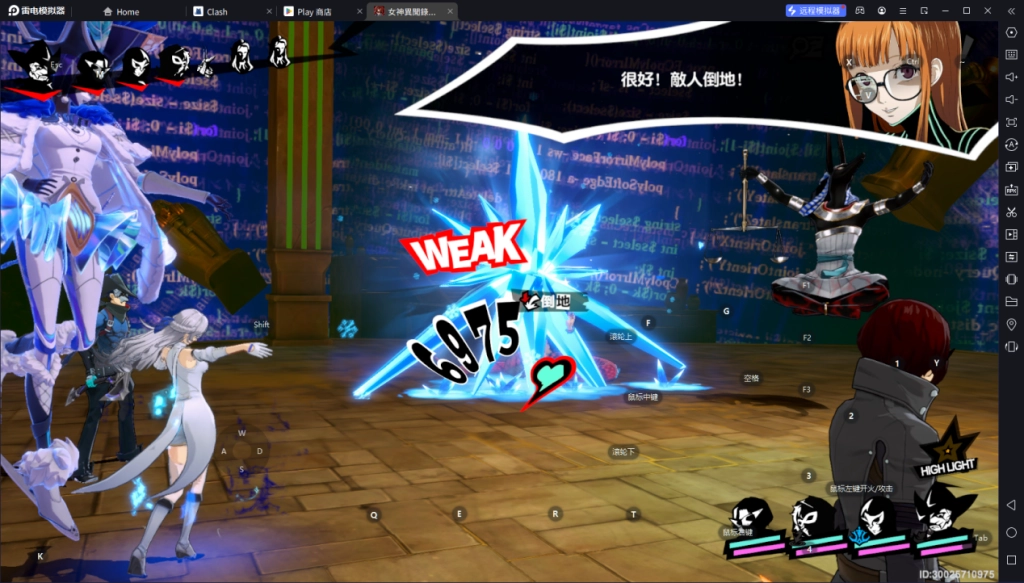The width and height of the screenshot is (1024, 583).
Task: Activate the HIGH LIGHT star skill
Action: 949,449
